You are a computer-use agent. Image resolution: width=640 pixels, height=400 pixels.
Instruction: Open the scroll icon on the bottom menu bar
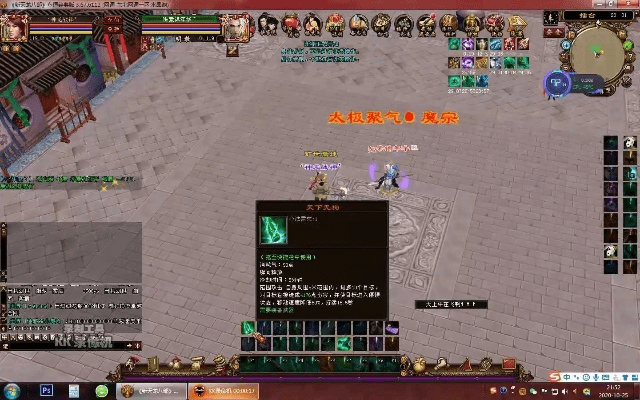tap(153, 362)
